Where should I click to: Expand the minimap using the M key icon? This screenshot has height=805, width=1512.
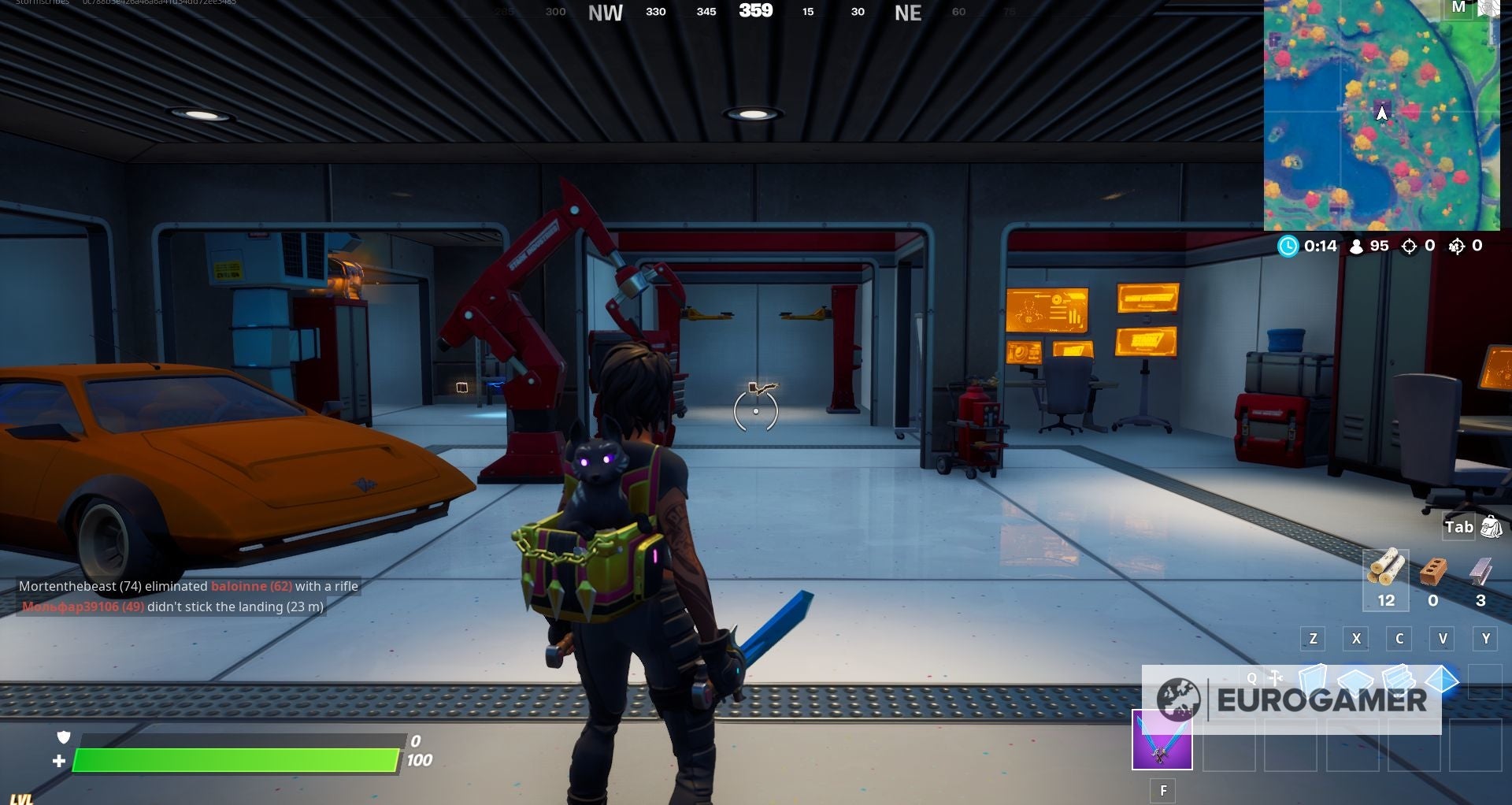click(x=1459, y=8)
